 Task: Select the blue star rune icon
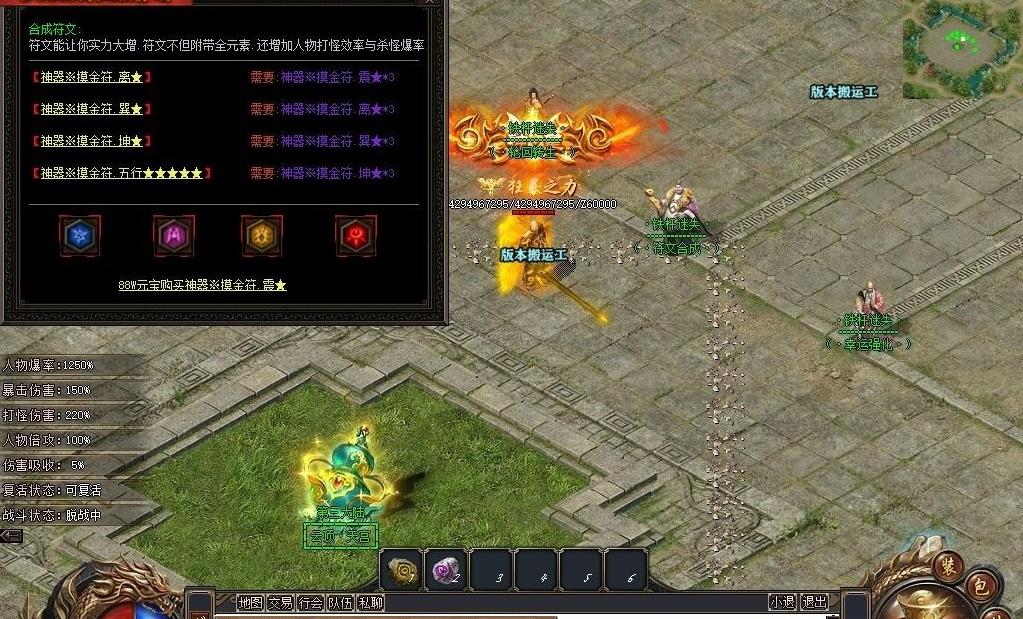click(x=79, y=235)
